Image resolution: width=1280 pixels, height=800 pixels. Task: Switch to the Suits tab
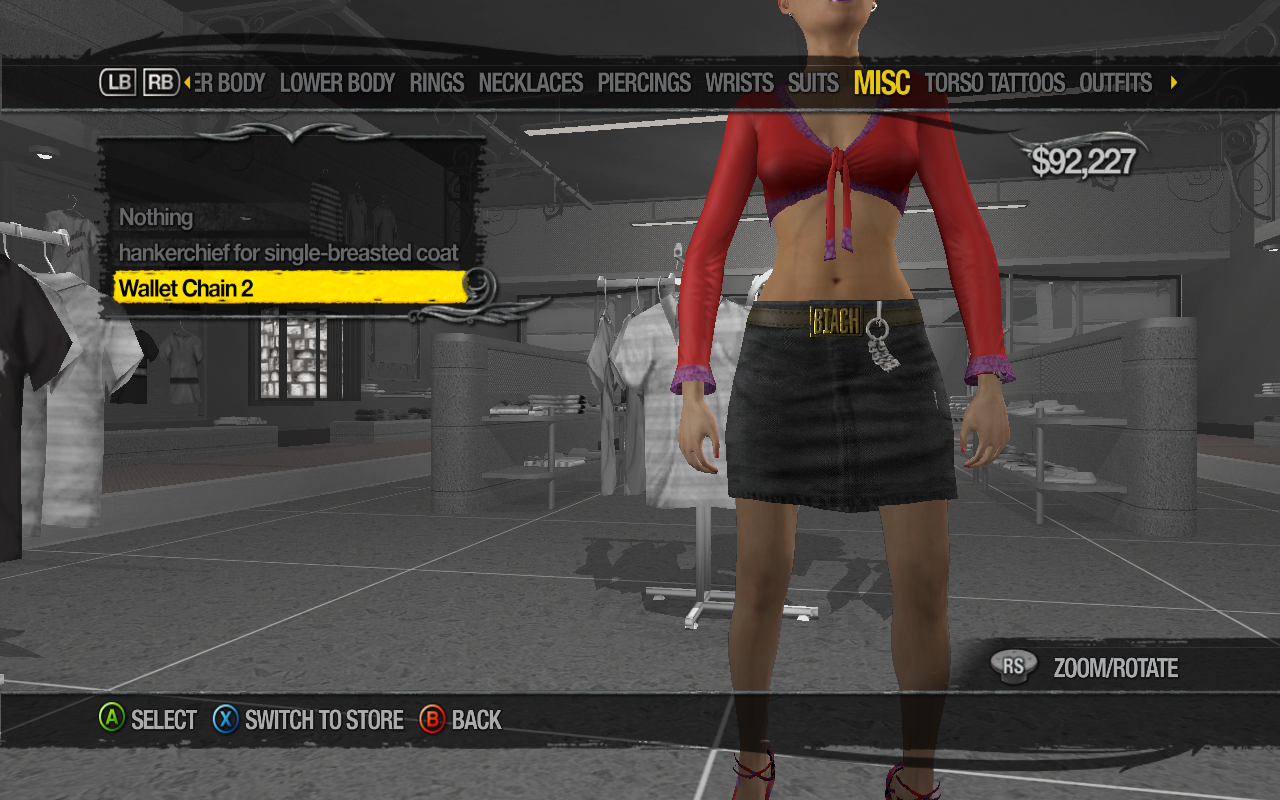point(813,83)
